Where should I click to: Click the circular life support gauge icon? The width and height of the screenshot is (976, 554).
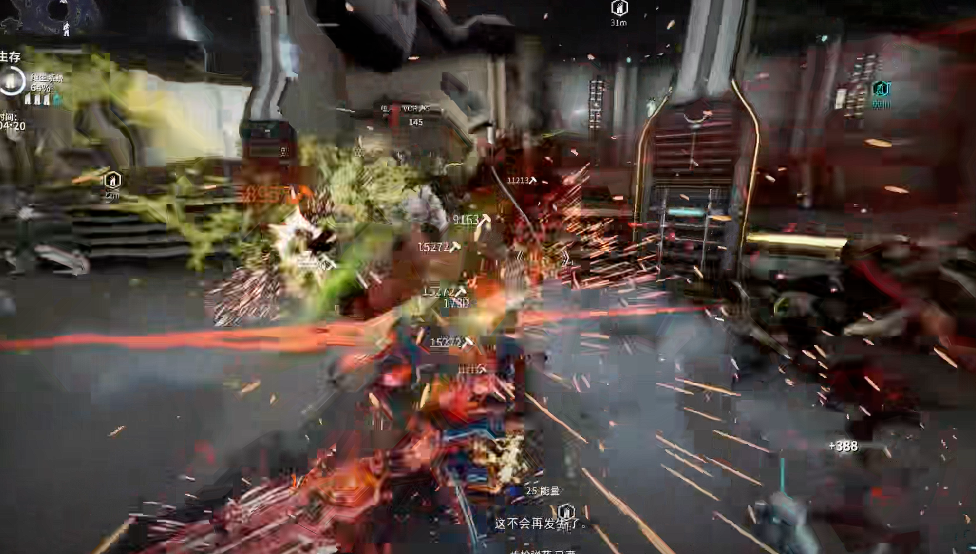point(12,82)
